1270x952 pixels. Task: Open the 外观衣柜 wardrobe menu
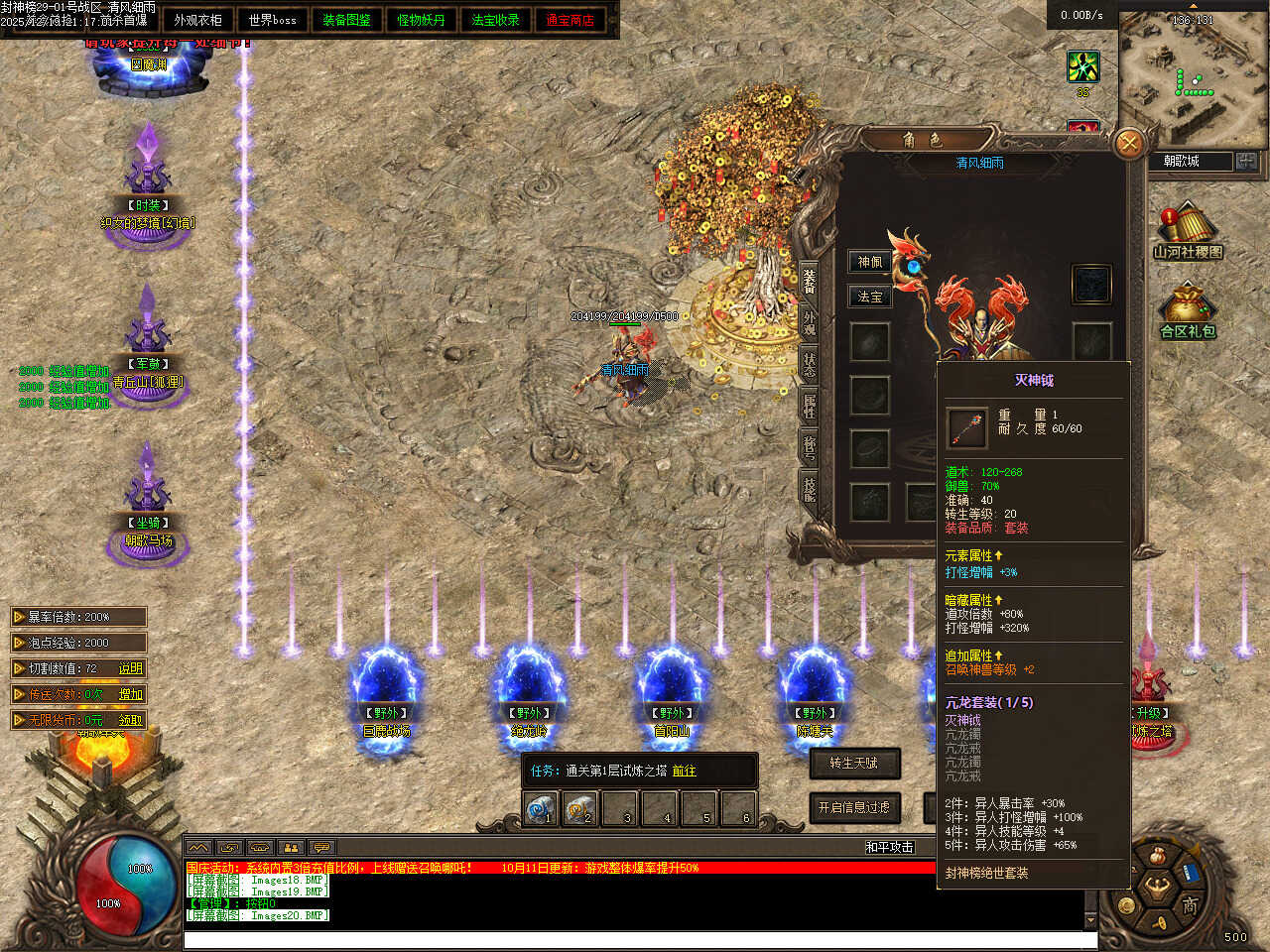[197, 20]
